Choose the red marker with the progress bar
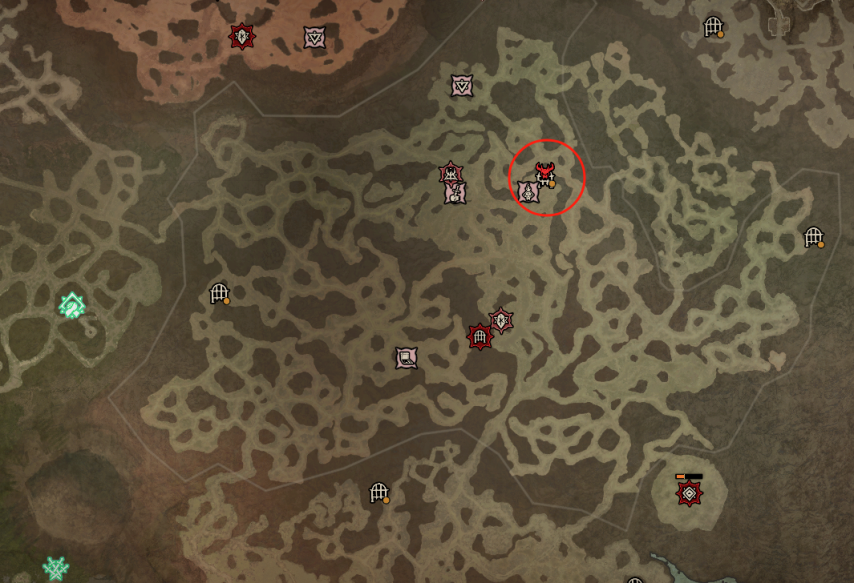The width and height of the screenshot is (854, 583). (688, 493)
